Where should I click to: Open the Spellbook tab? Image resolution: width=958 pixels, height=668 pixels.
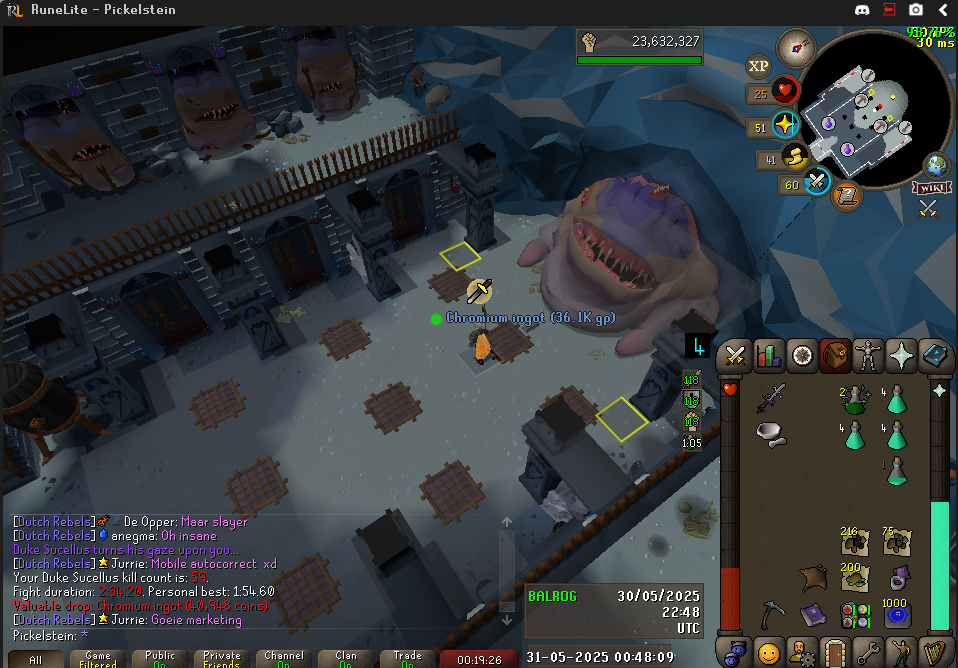click(x=935, y=355)
